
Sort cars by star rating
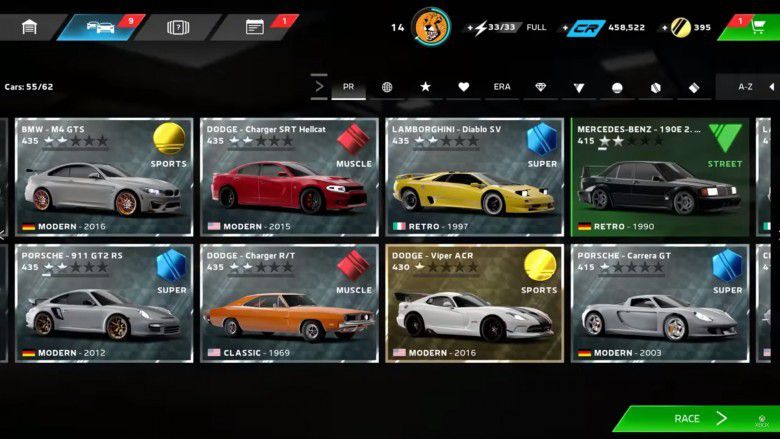click(425, 87)
